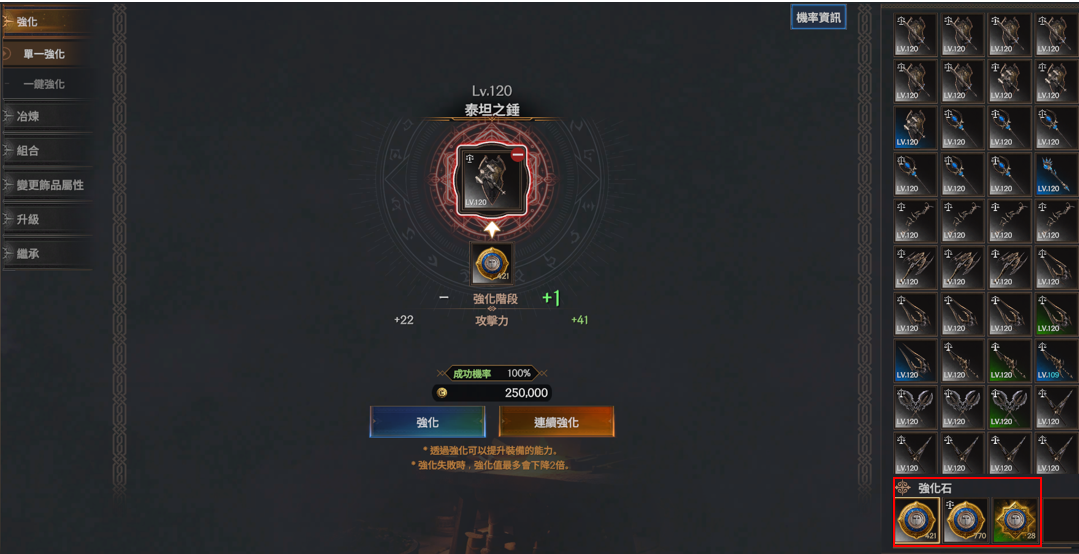Image resolution: width=1079 pixels, height=554 pixels.
Task: Select the enhancement stone with 421 count in inventory
Action: tap(917, 521)
